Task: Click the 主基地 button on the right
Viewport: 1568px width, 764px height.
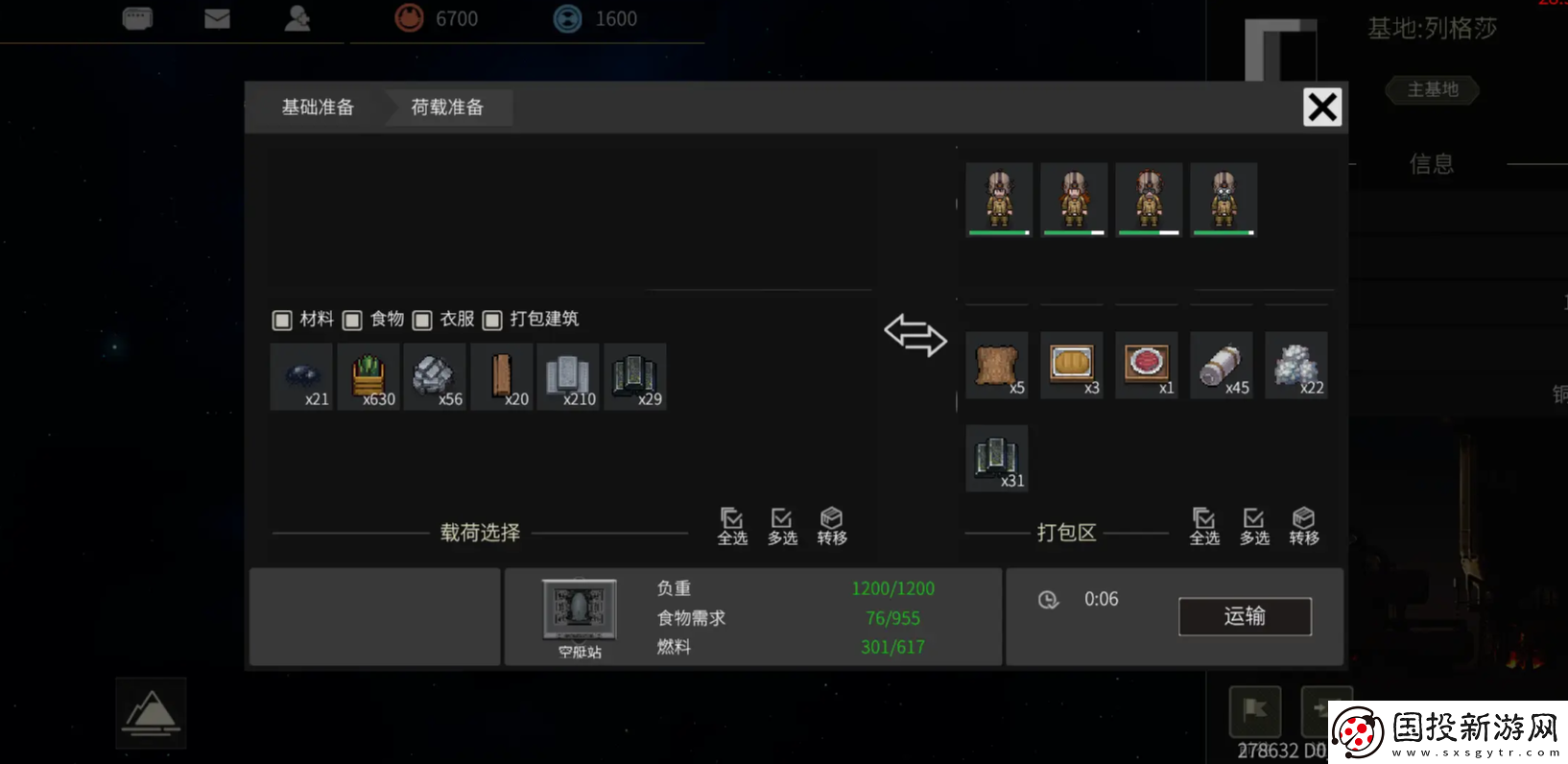Action: pos(1431,89)
